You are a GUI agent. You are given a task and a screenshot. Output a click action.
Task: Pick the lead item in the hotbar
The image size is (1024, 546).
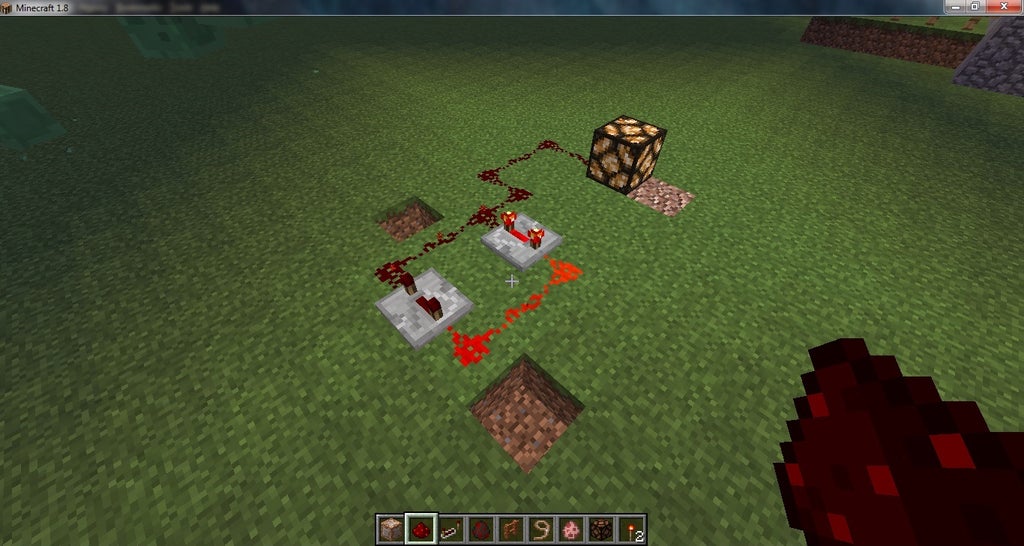click(542, 529)
